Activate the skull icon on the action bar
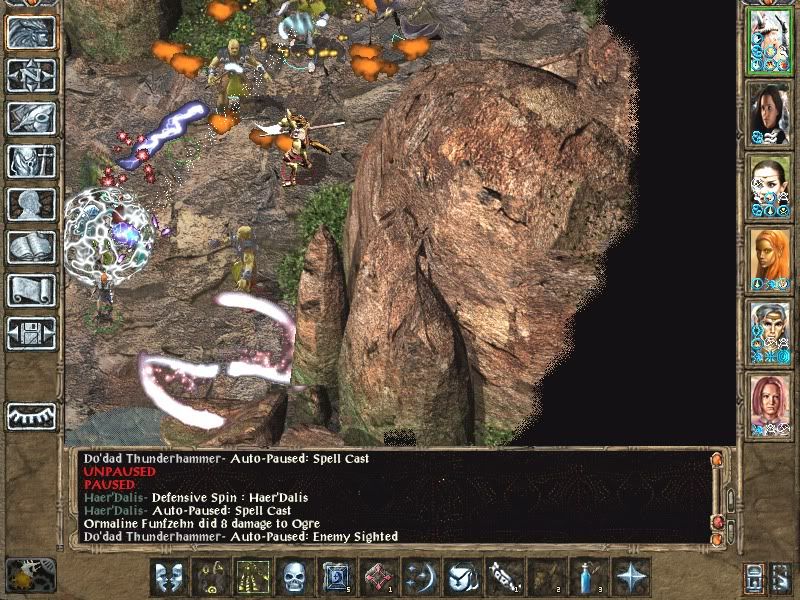The image size is (800, 600). tap(294, 577)
